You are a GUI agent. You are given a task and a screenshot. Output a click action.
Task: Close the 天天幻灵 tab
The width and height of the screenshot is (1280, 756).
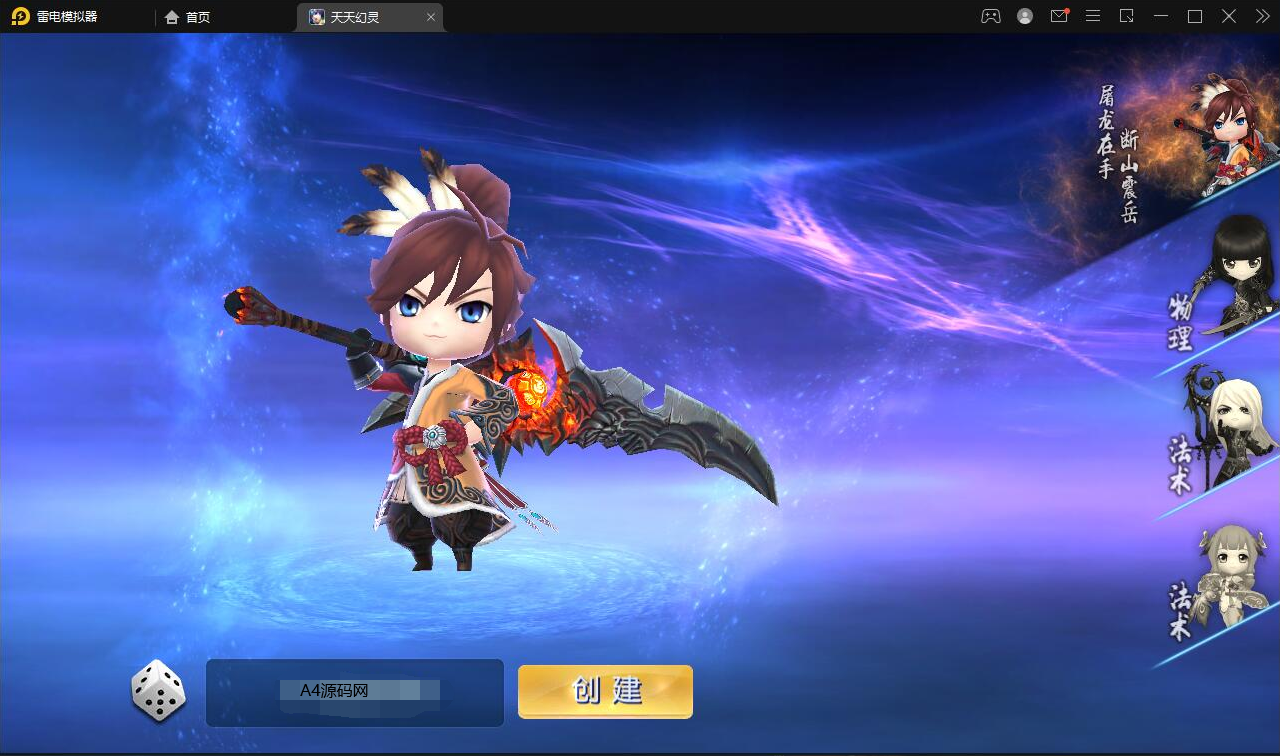430,17
